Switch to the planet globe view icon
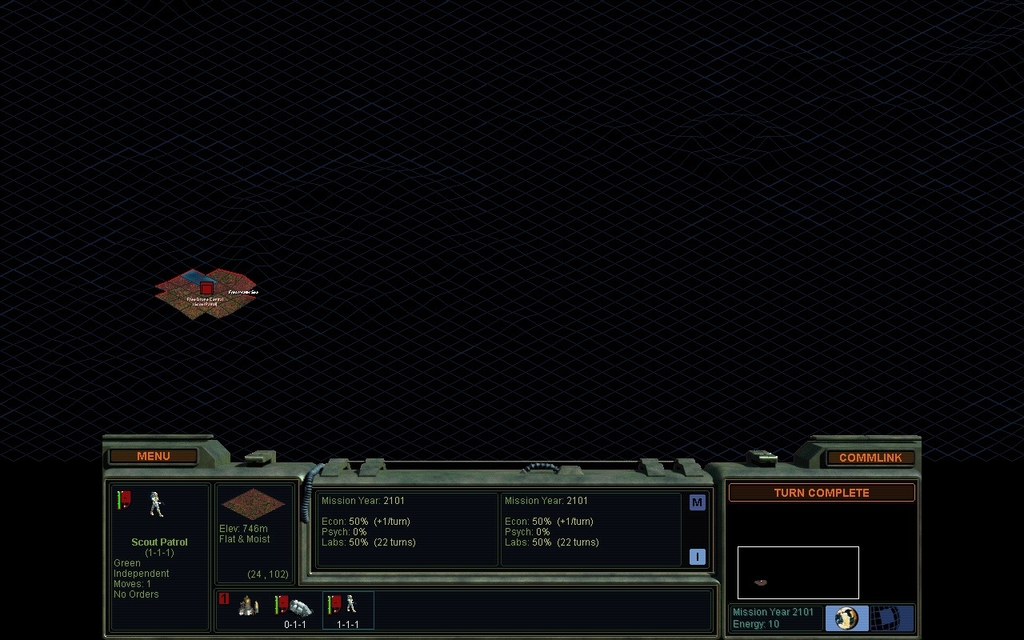Screen dimensions: 1024x640 [846, 618]
